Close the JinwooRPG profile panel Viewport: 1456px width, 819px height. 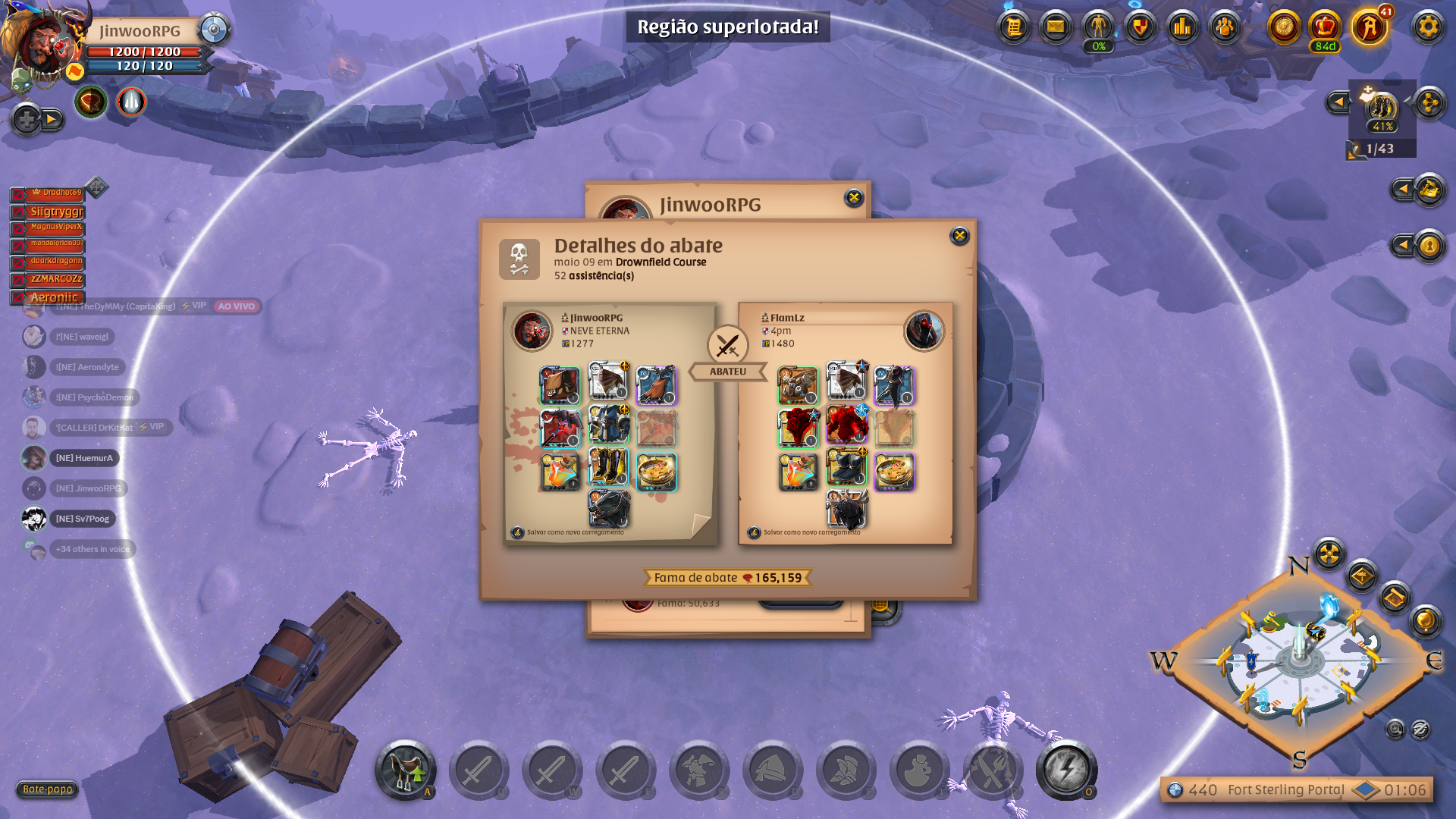coord(854,198)
